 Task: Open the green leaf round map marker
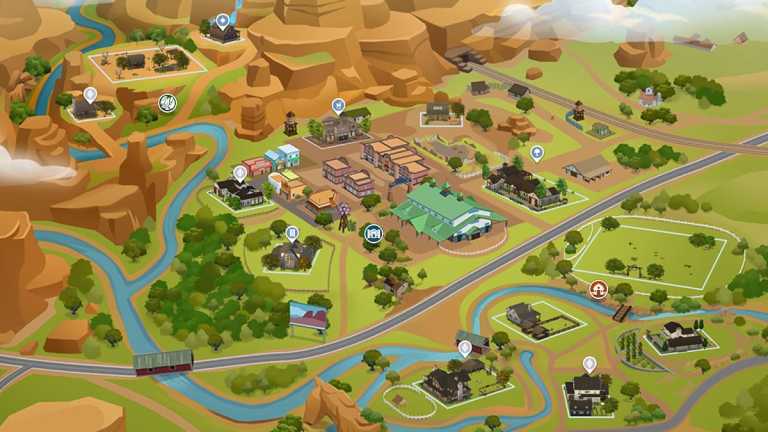(x=167, y=102)
